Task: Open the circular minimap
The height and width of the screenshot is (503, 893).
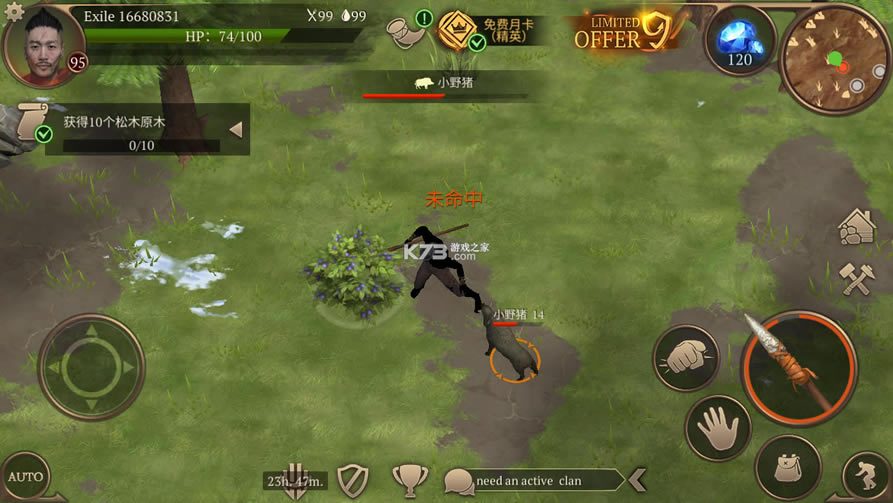Action: click(x=833, y=59)
